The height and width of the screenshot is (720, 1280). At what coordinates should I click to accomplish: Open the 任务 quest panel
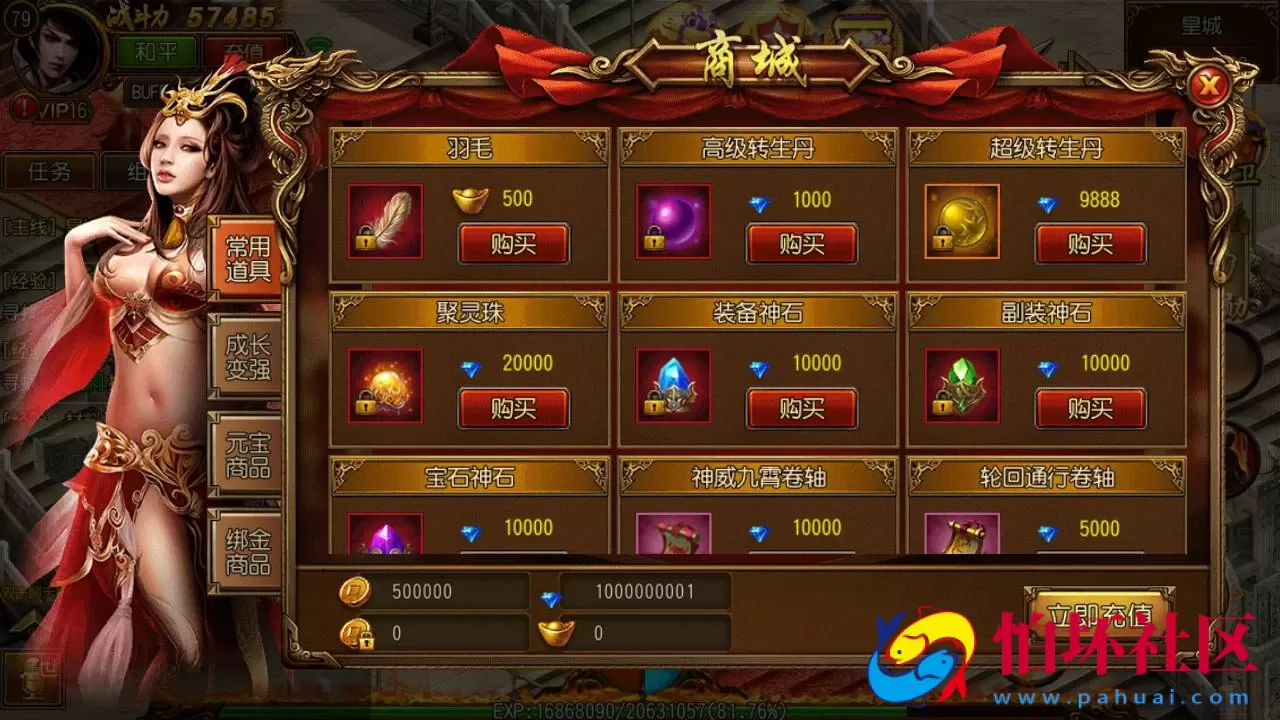(x=50, y=172)
